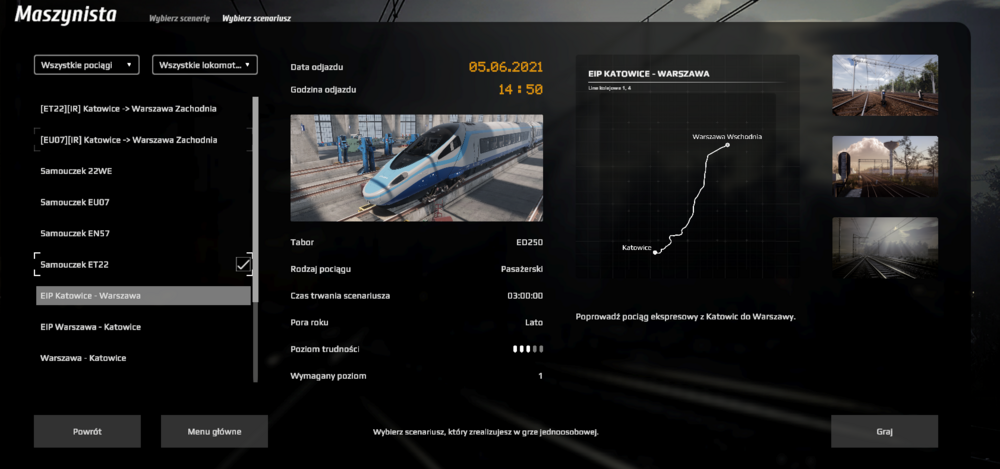Start the scenario with Graj

[x=884, y=431]
